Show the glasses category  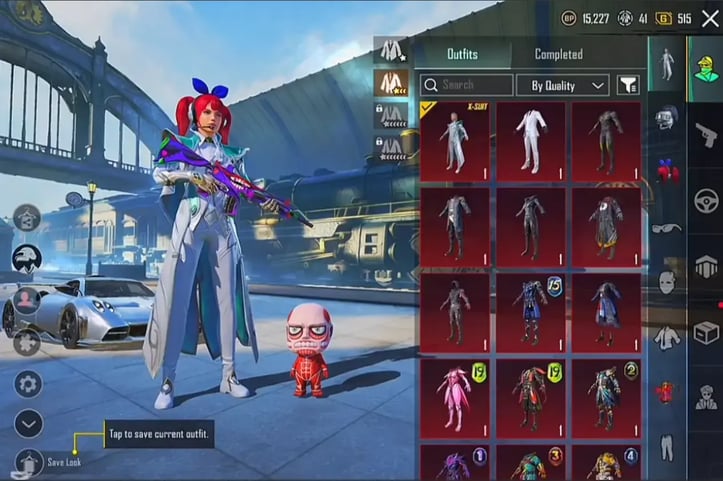[x=666, y=228]
